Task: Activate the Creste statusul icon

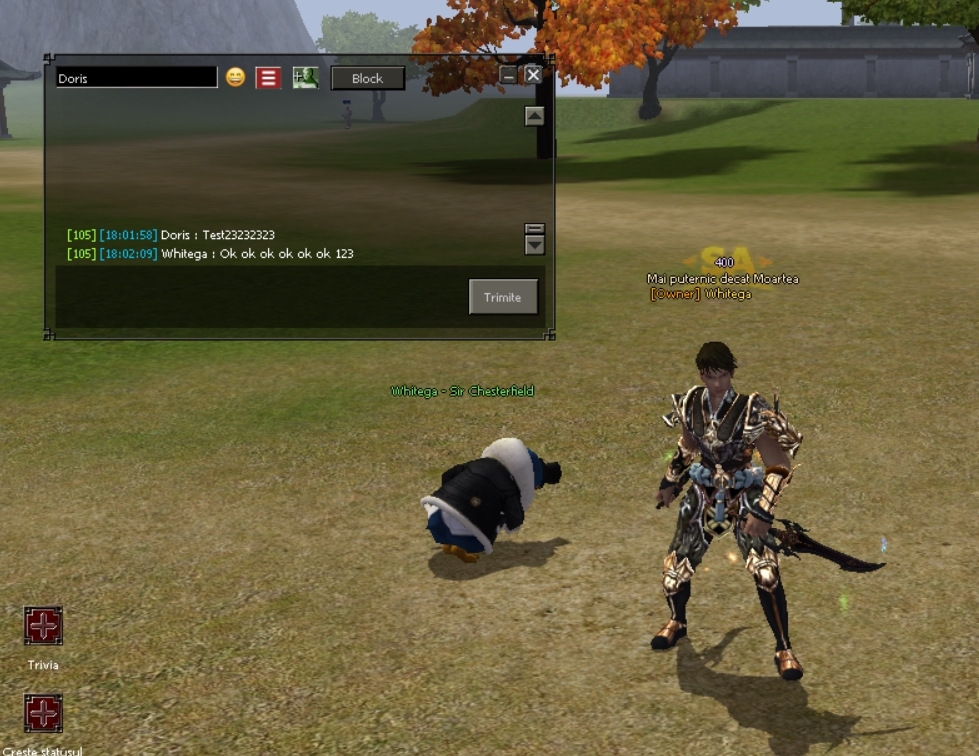Action: [x=43, y=714]
